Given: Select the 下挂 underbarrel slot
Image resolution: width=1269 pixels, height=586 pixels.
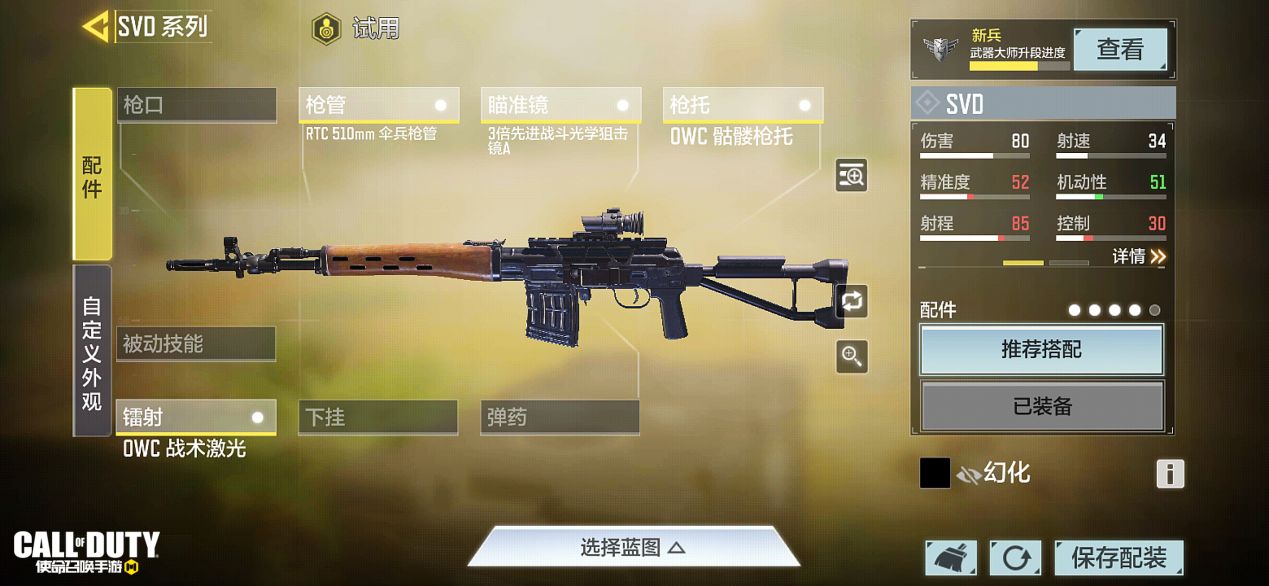Looking at the screenshot, I should tap(378, 417).
